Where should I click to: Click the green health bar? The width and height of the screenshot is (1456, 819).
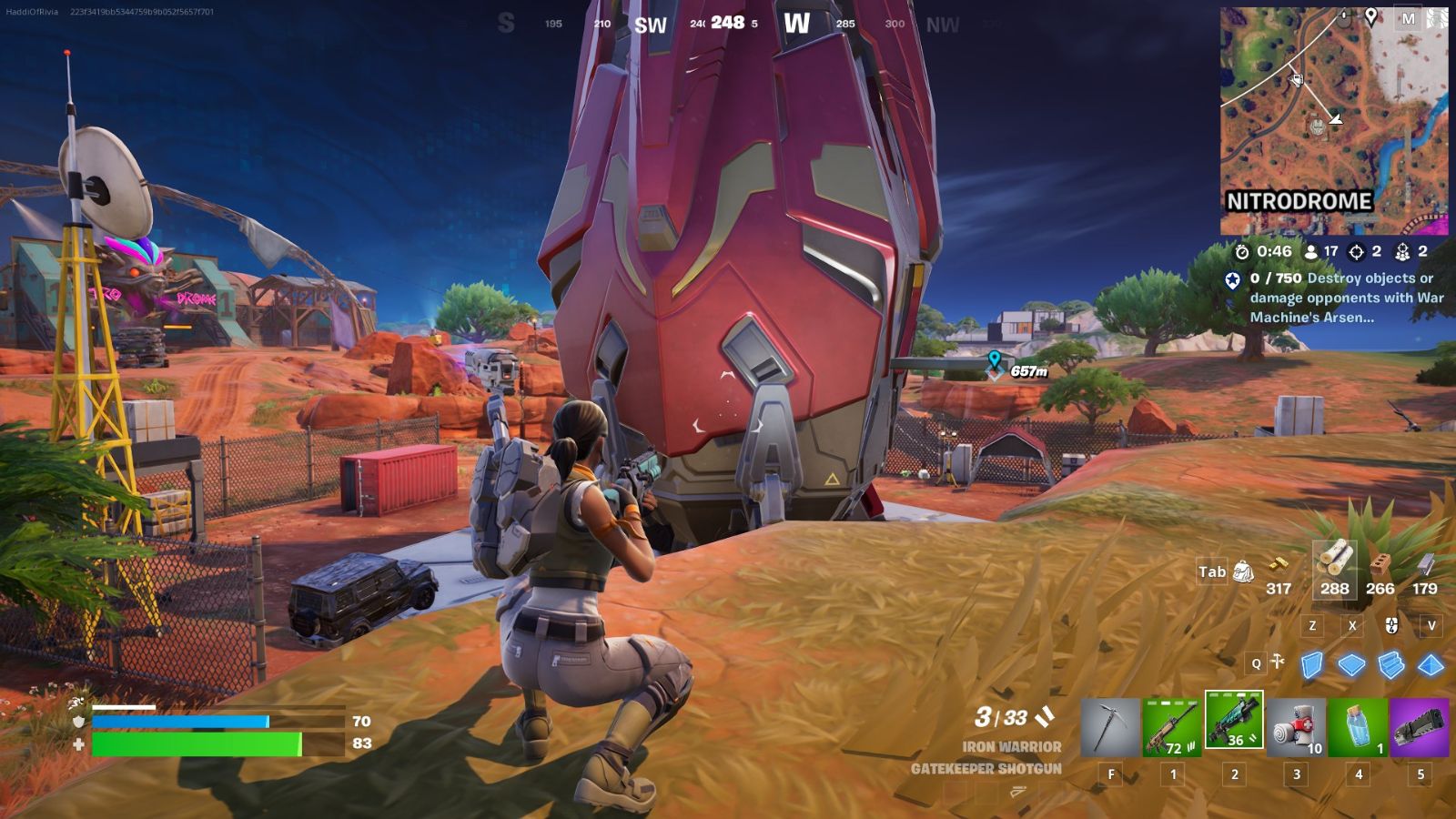point(196,742)
